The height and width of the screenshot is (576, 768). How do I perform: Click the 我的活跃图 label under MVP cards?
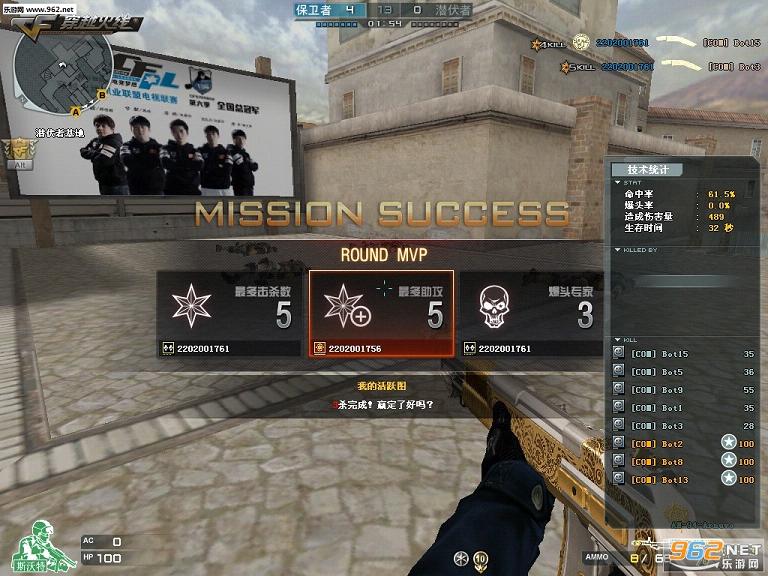pos(381,385)
